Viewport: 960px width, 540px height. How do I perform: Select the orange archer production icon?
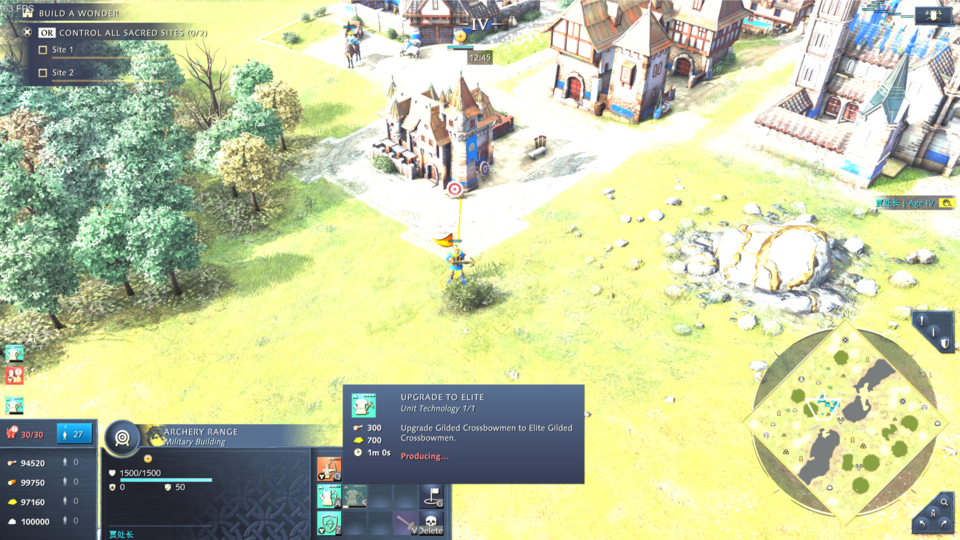click(x=329, y=468)
